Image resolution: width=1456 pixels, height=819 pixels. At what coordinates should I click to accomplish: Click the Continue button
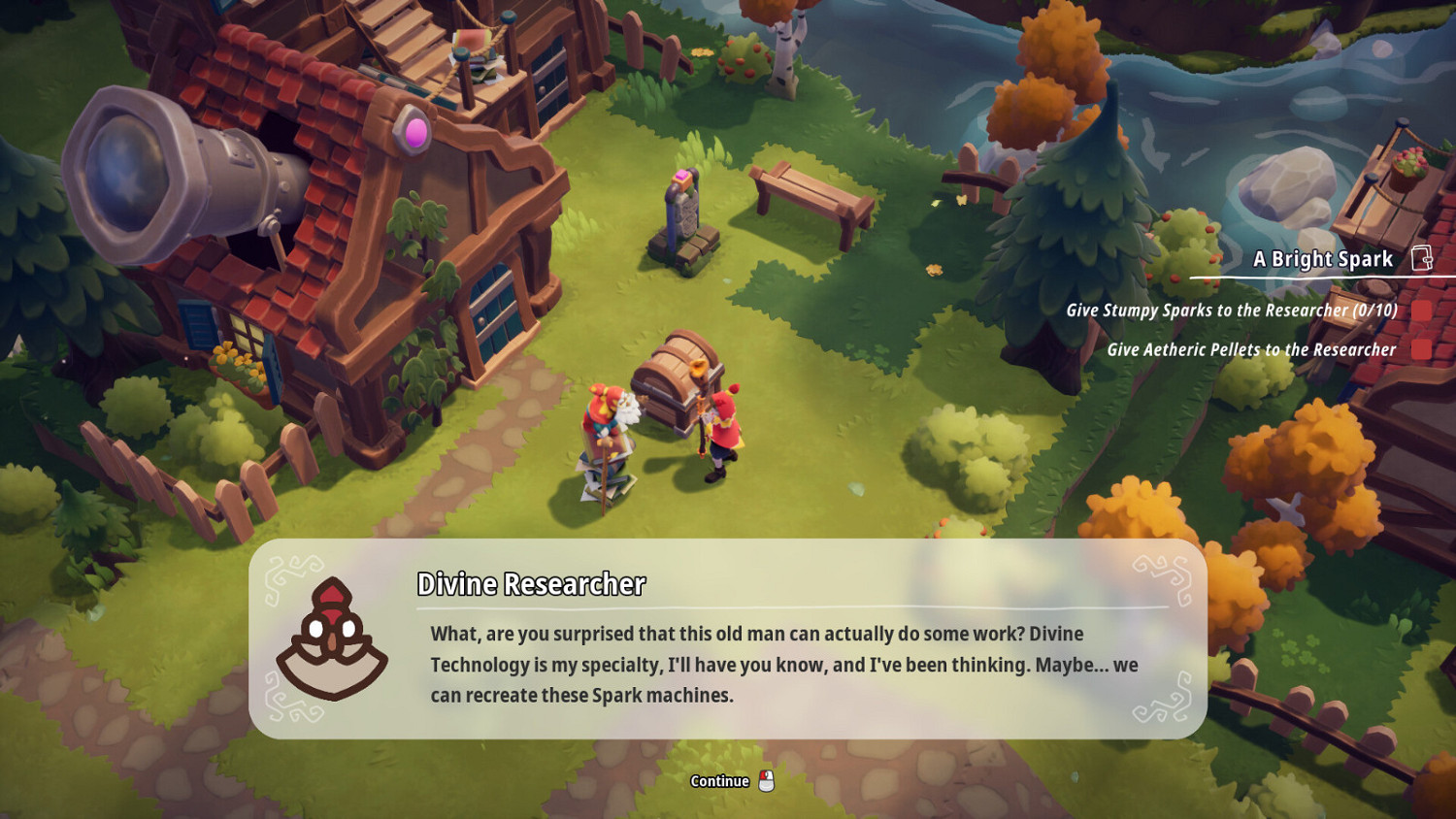click(718, 778)
